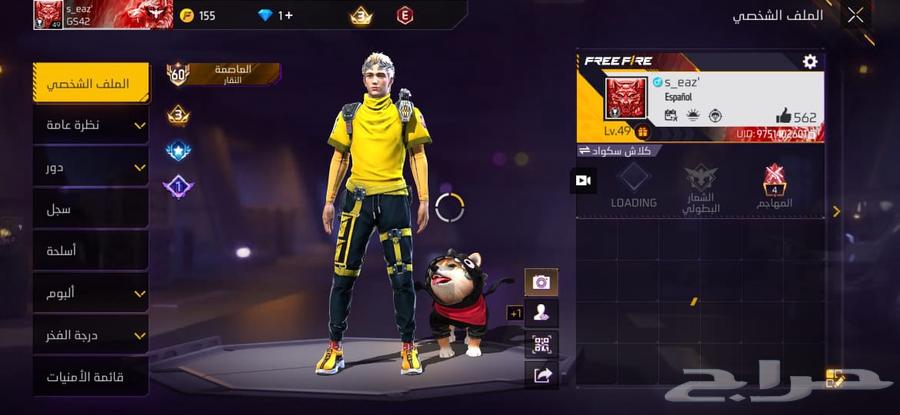Click the player avatar in top bar
The height and width of the screenshot is (415, 900).
click(x=48, y=15)
